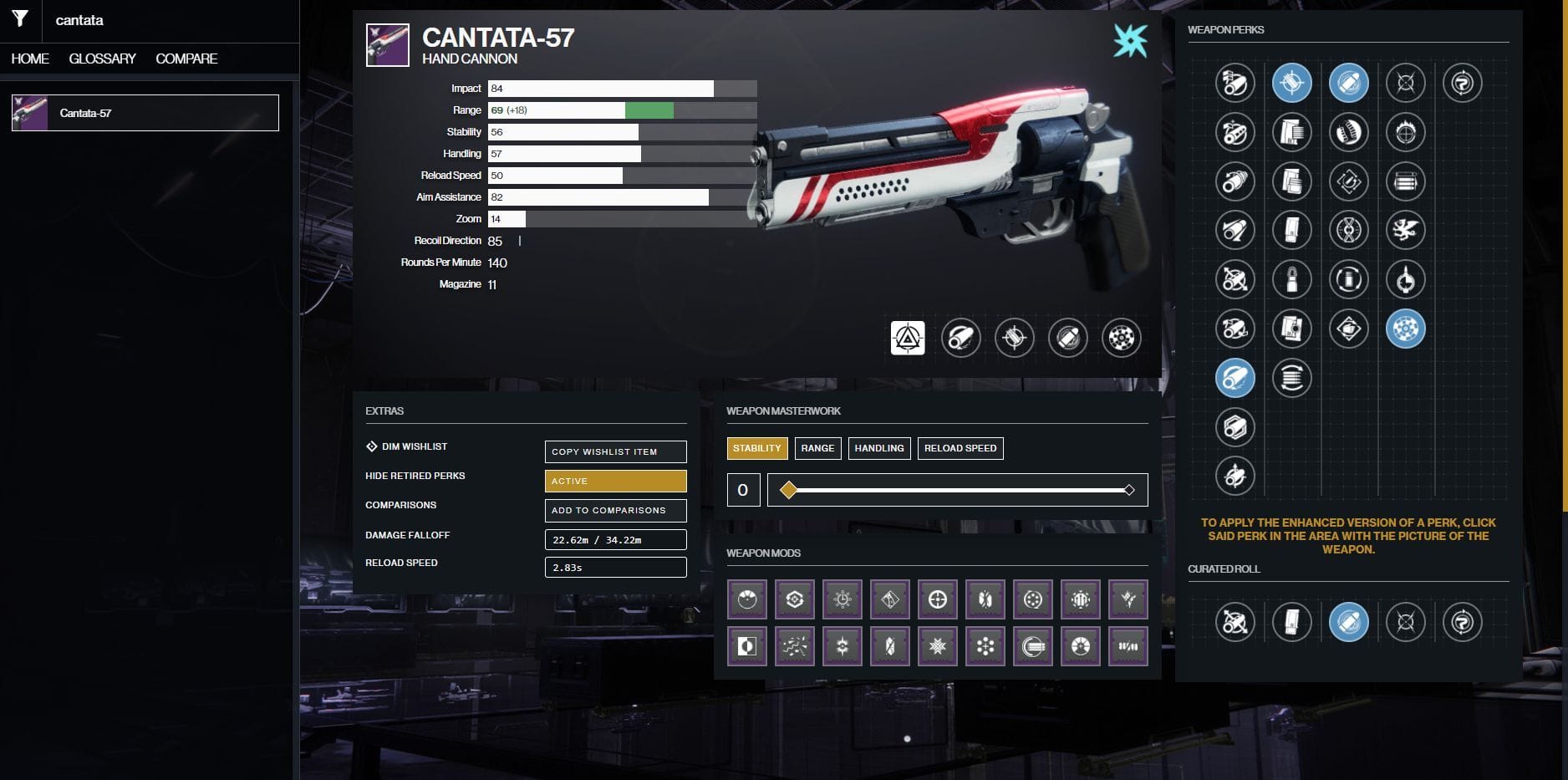Viewport: 1568px width, 780px height.
Task: Select the Incandescent flaming crosshair perk
Action: [1405, 132]
